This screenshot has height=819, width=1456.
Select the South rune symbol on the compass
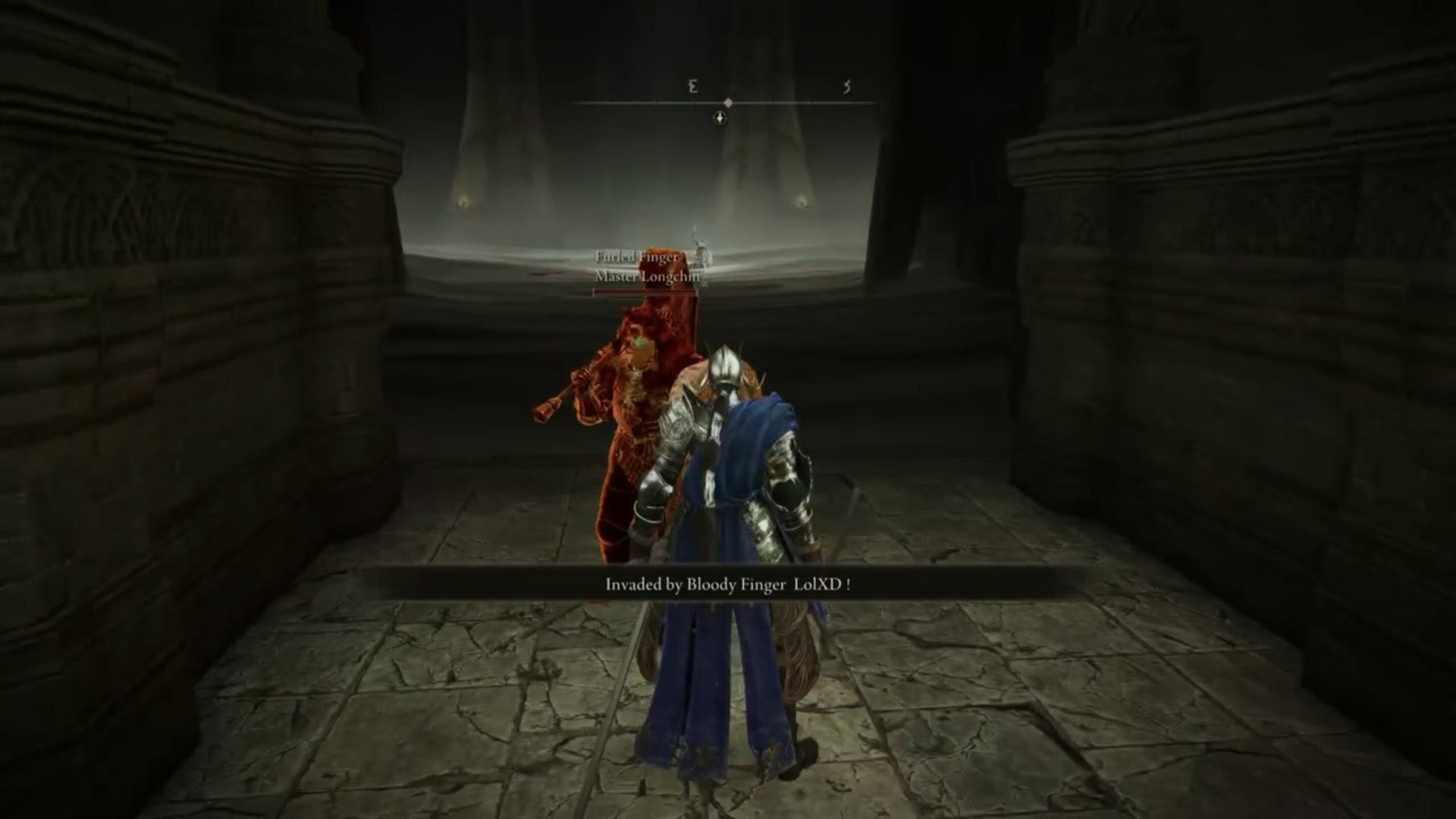click(x=847, y=86)
